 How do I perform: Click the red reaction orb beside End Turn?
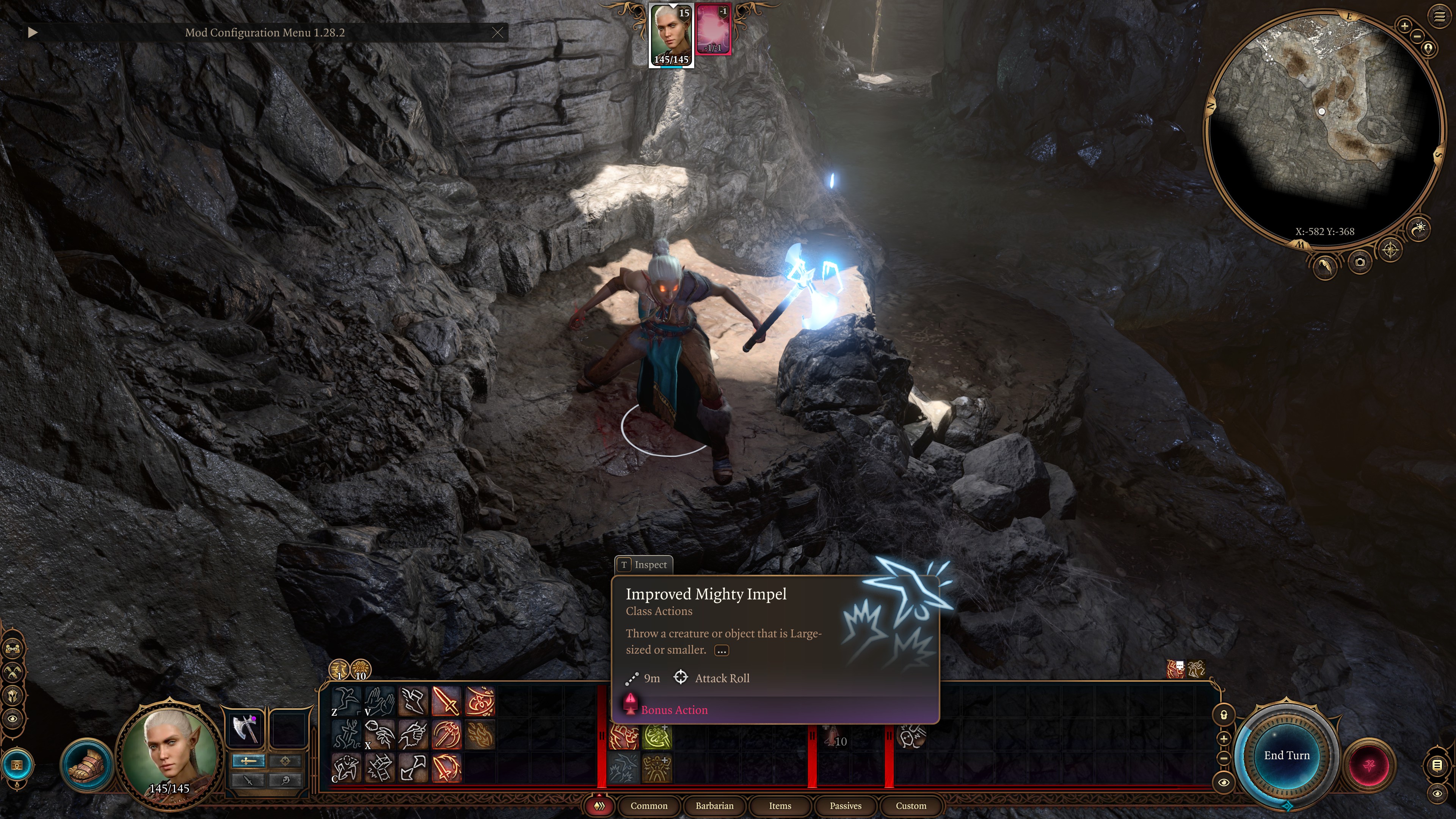(x=1368, y=765)
